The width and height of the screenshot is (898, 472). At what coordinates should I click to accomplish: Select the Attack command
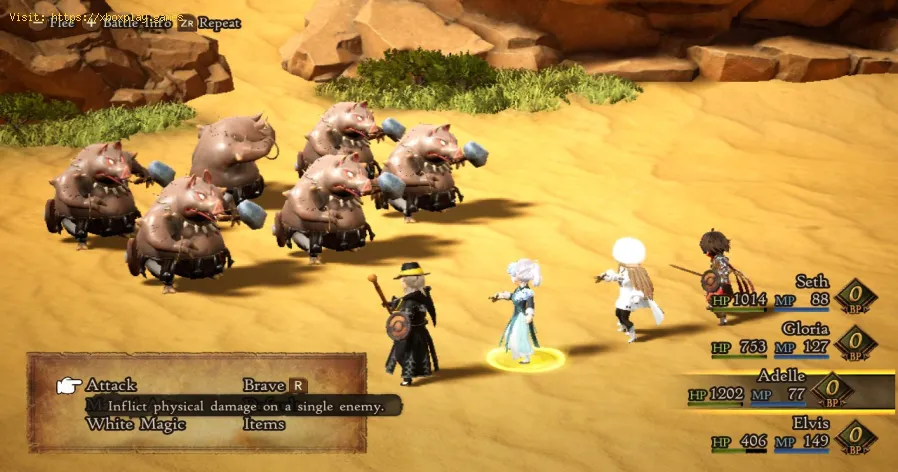pos(111,385)
